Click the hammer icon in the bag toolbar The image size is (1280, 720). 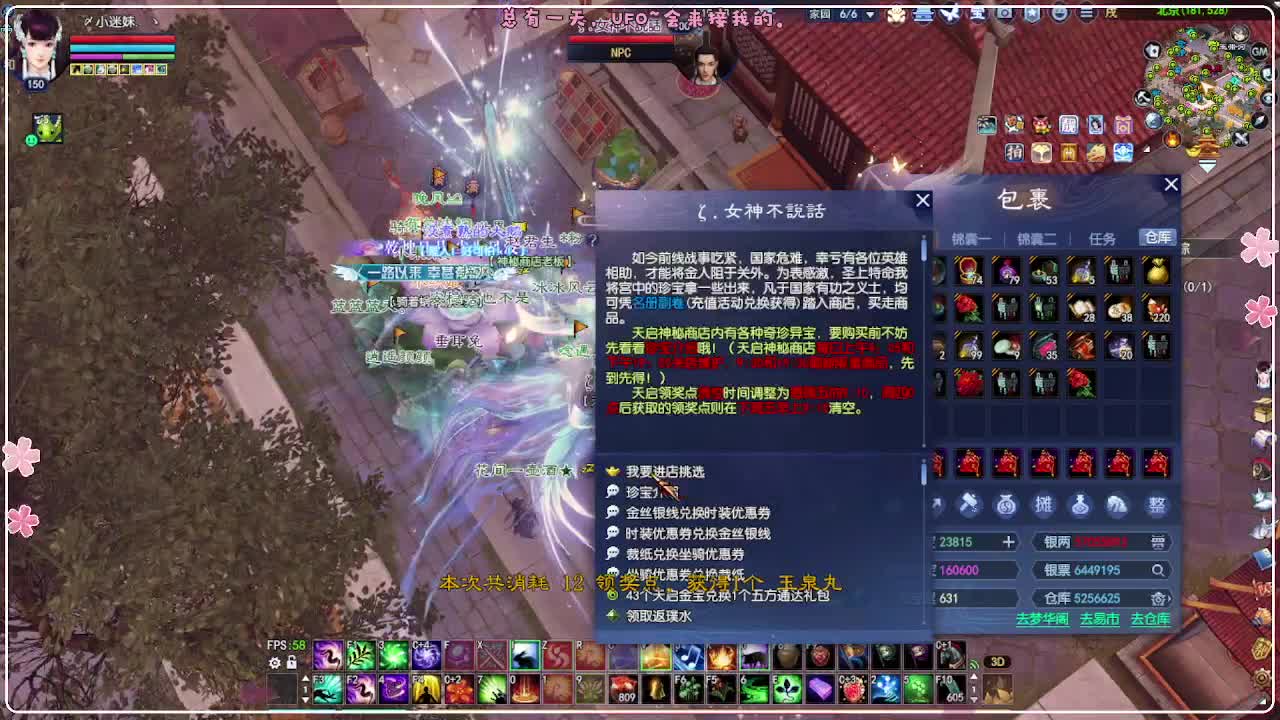[x=969, y=506]
